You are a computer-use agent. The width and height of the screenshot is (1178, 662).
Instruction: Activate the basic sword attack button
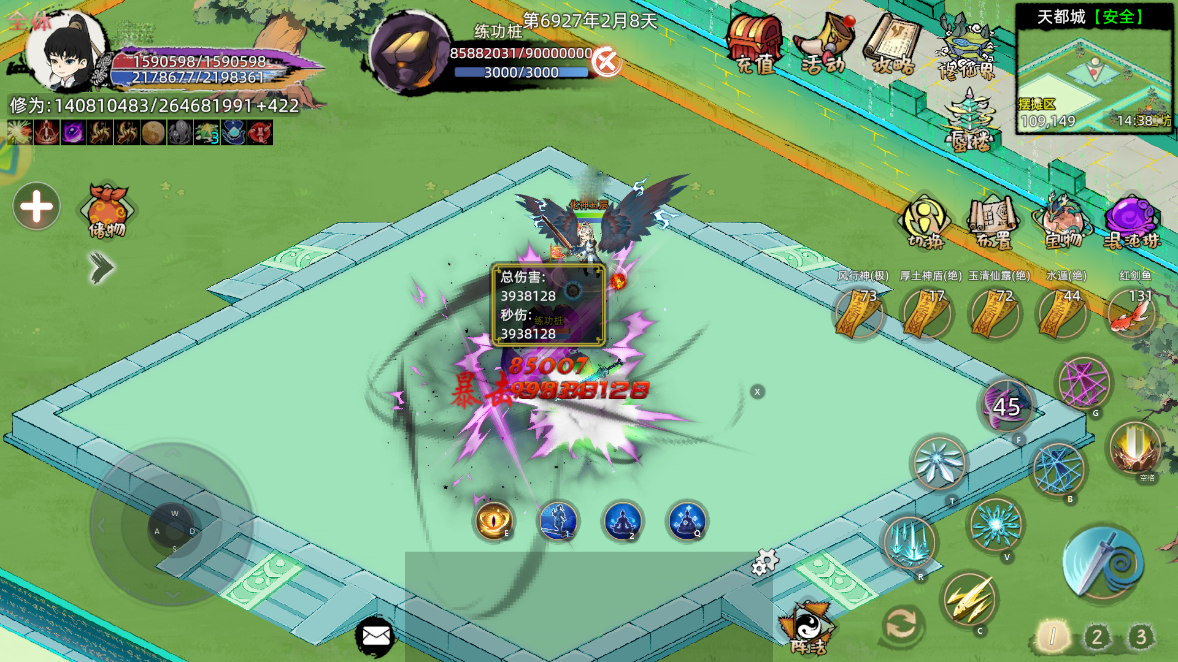coord(1102,565)
